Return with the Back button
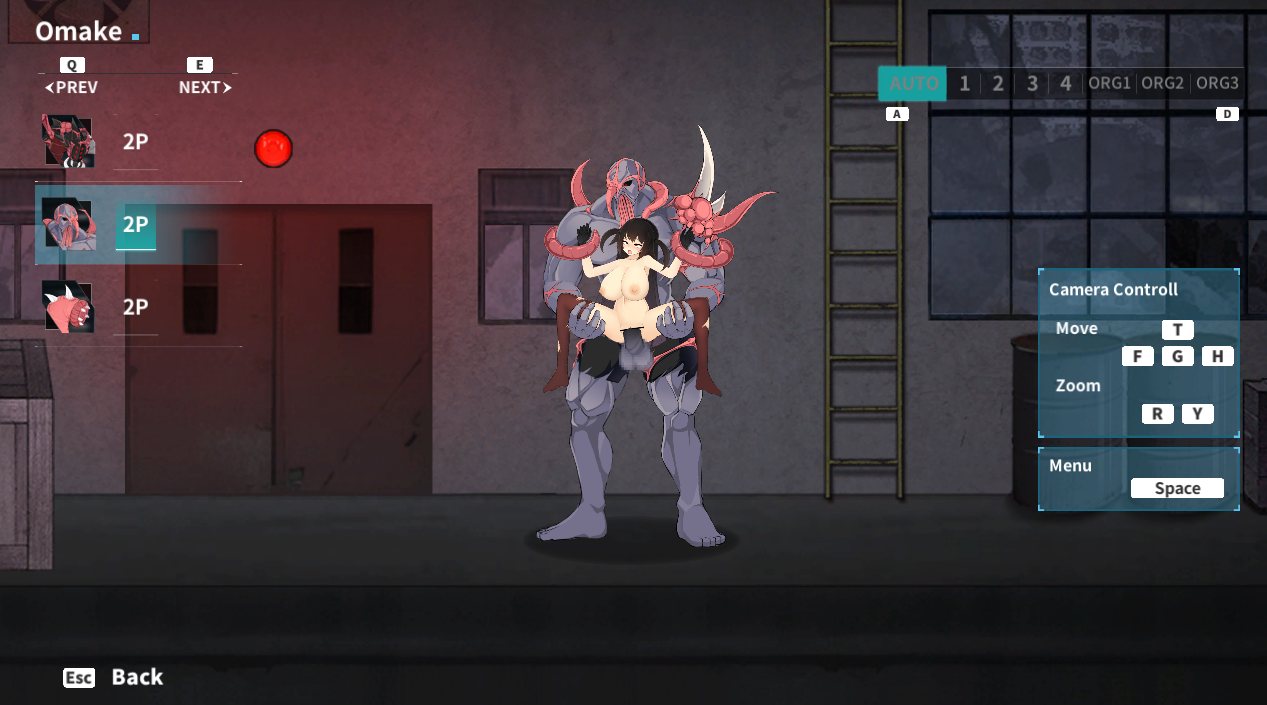This screenshot has width=1267, height=705. 113,677
